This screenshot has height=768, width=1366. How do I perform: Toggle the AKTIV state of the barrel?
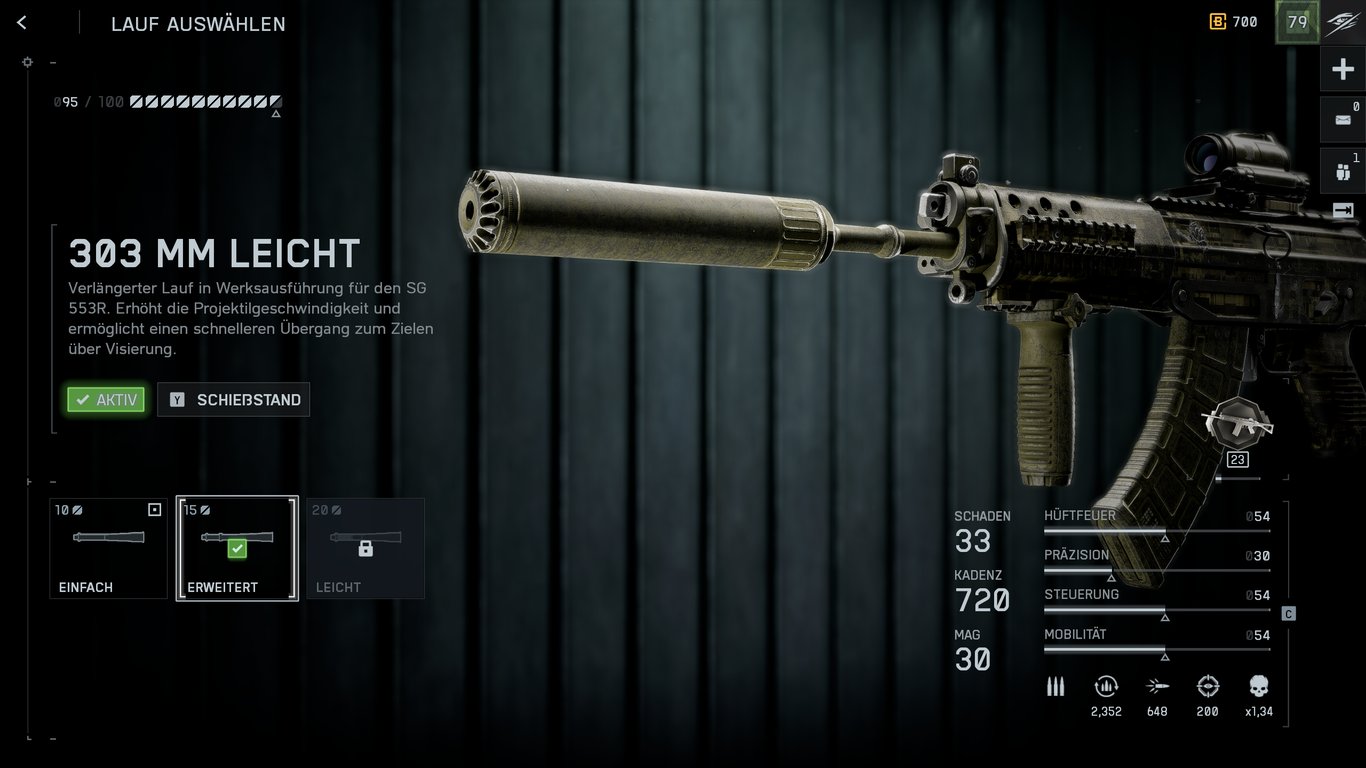(105, 399)
